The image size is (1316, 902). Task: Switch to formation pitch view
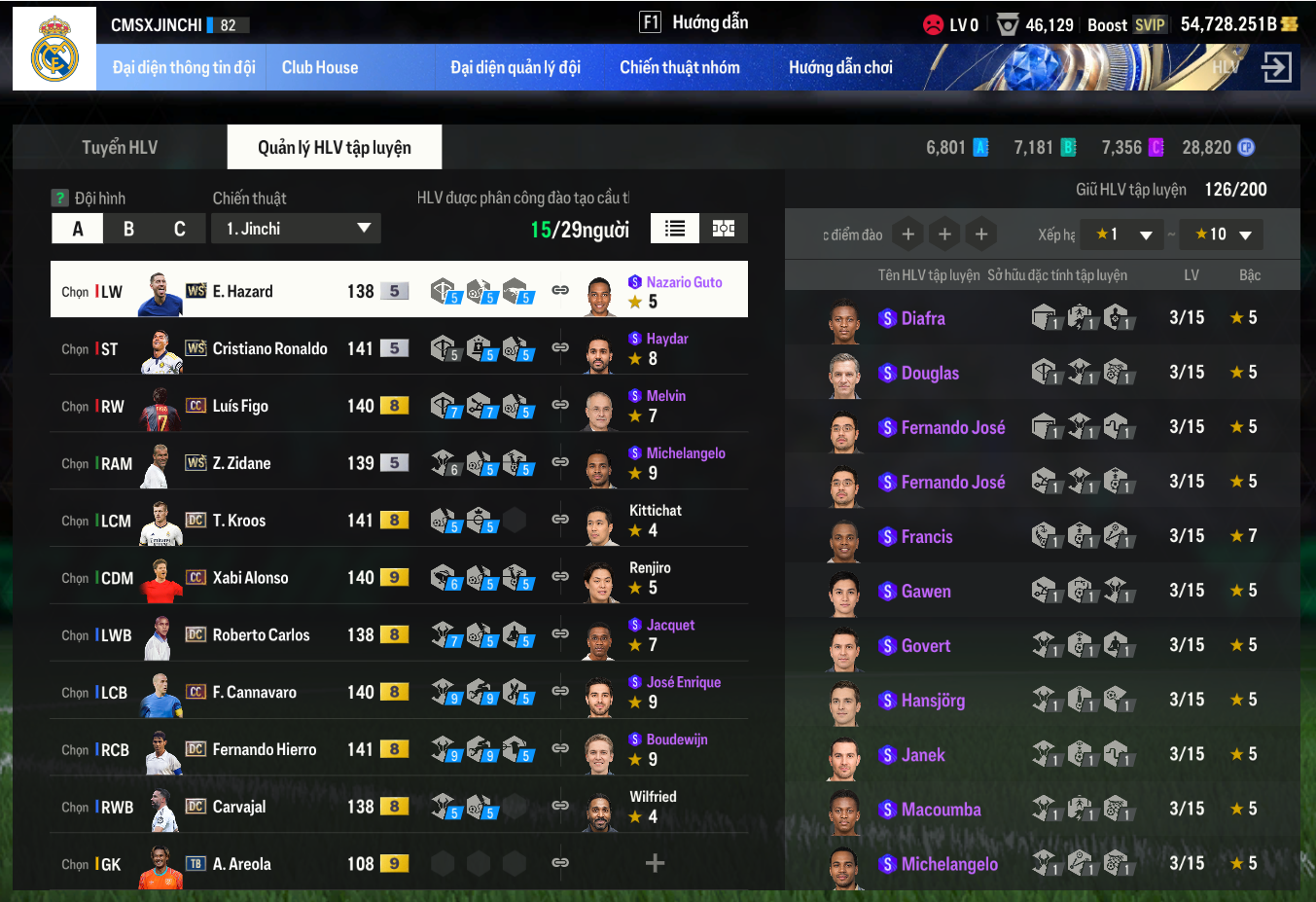pos(724,228)
